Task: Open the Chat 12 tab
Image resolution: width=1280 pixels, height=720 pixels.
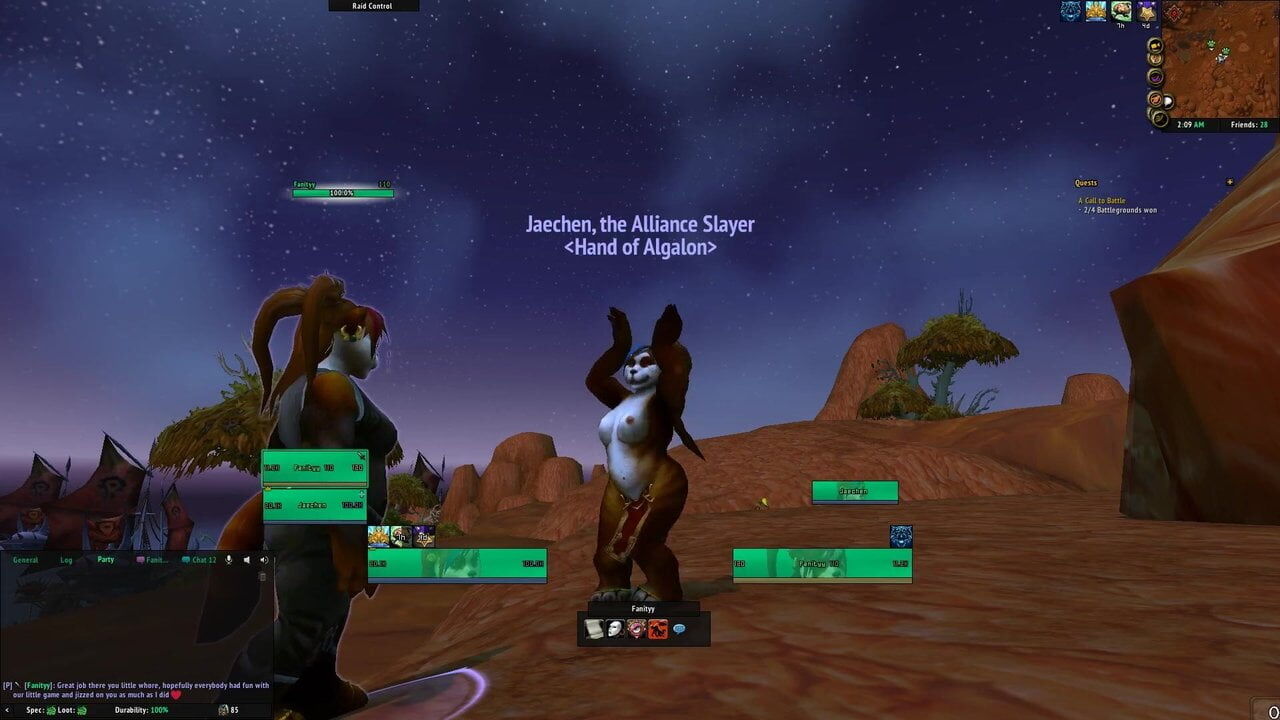Action: (x=200, y=560)
